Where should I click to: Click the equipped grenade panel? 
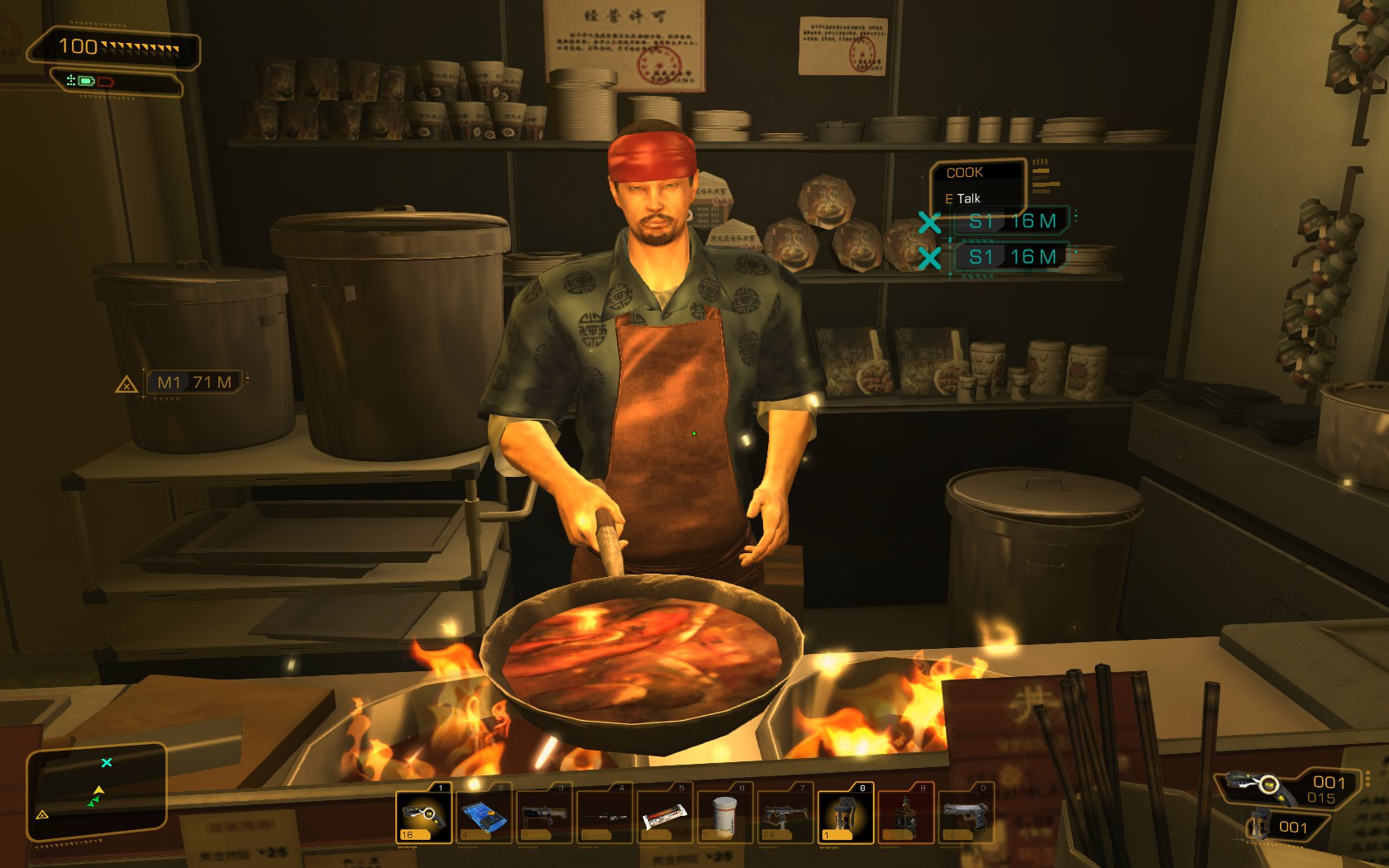point(1284,826)
